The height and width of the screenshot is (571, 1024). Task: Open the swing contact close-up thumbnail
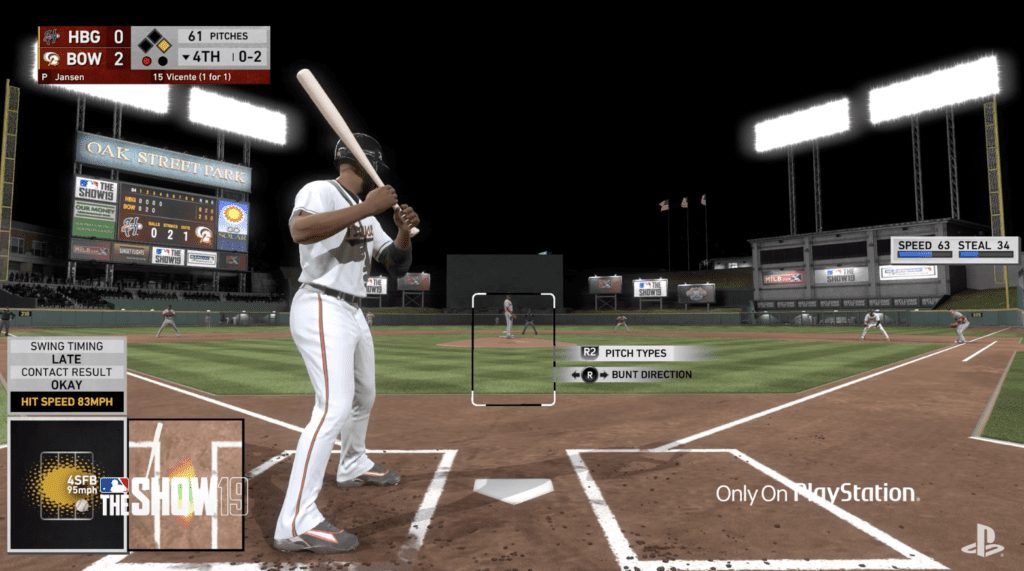coord(186,484)
